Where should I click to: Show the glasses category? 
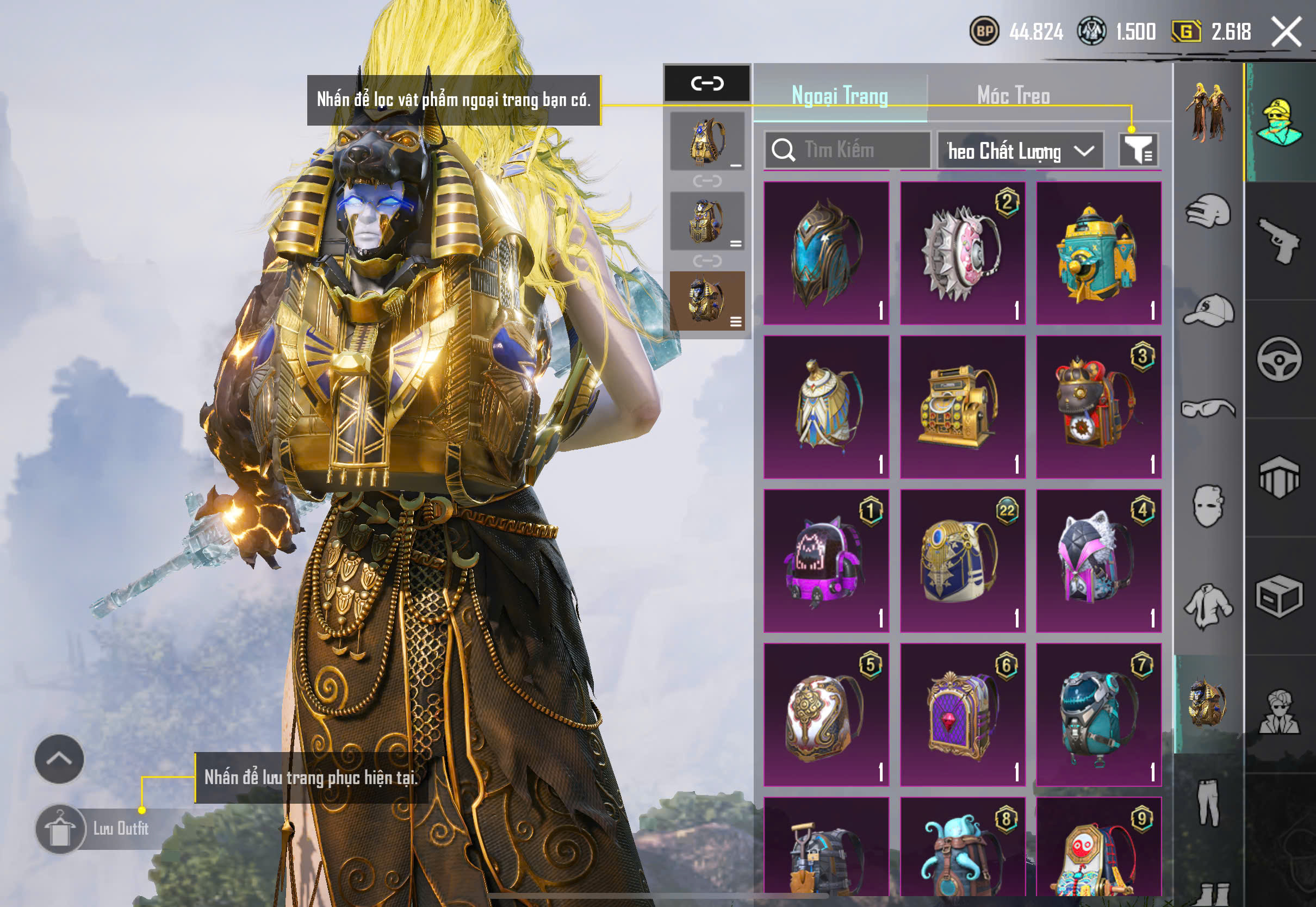(1209, 408)
